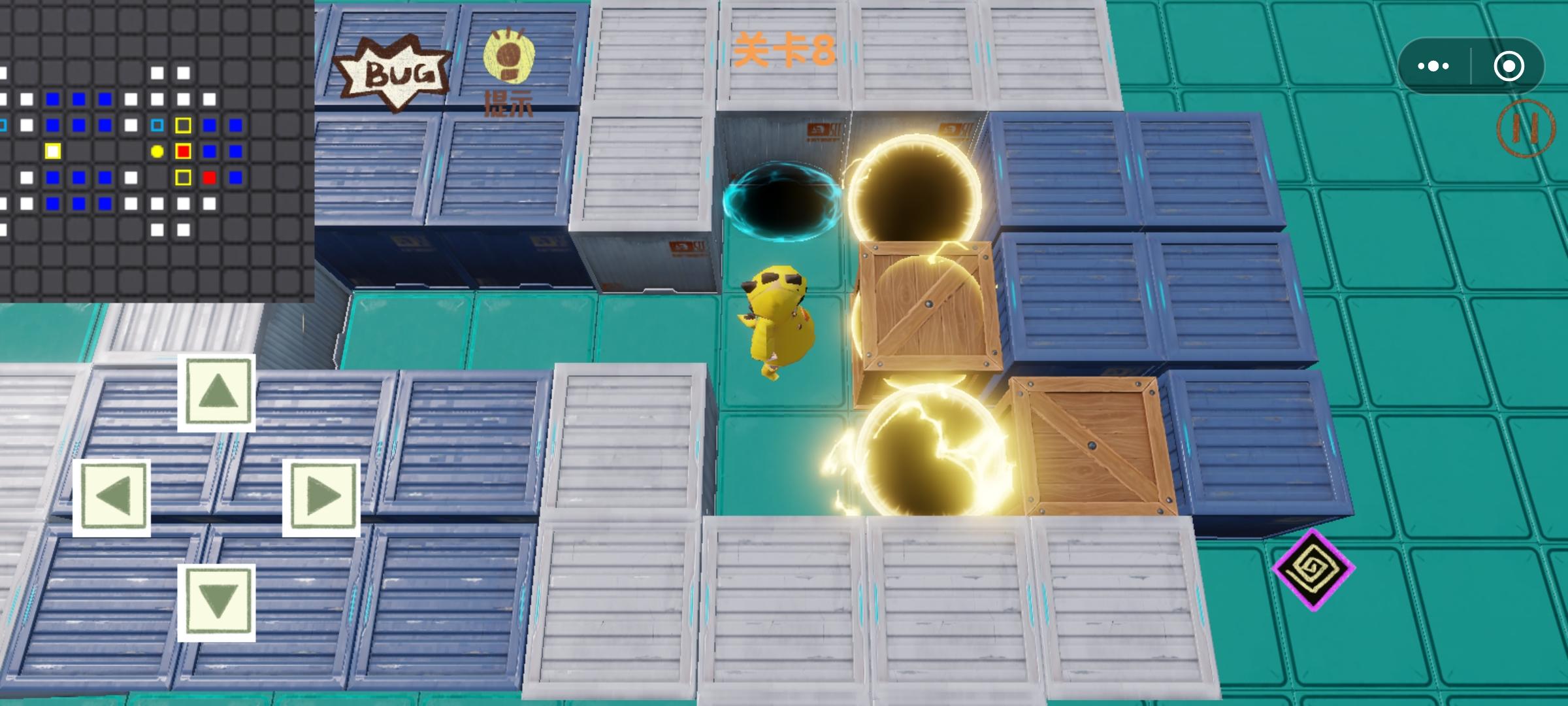Screen dimensions: 1568x706
Task: Tap the mini-program exit circle icon
Action: (x=1508, y=65)
